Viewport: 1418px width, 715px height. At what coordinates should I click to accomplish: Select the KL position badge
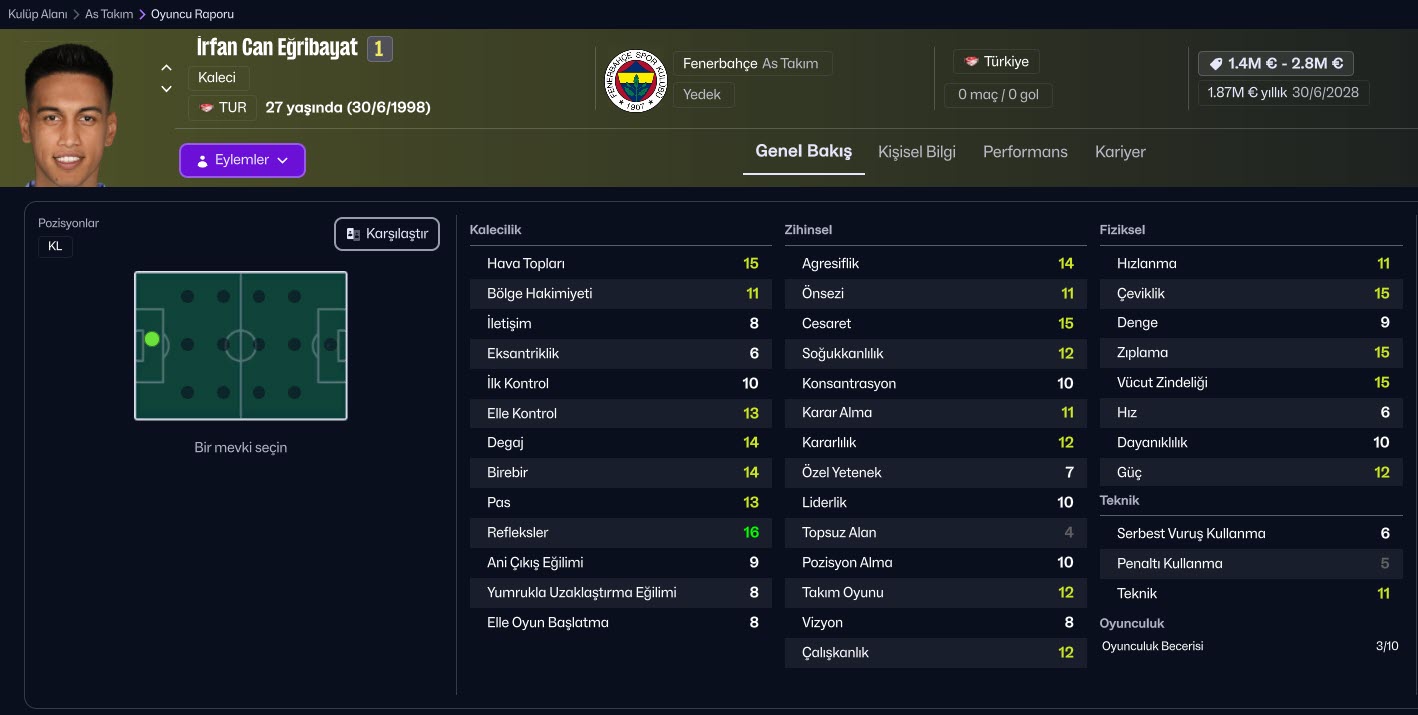point(55,246)
